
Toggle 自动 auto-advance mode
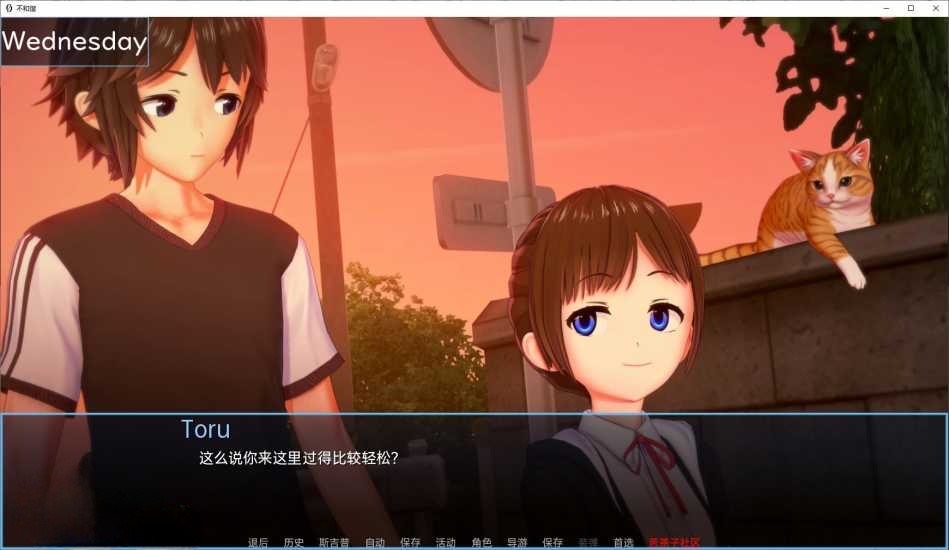tap(375, 543)
